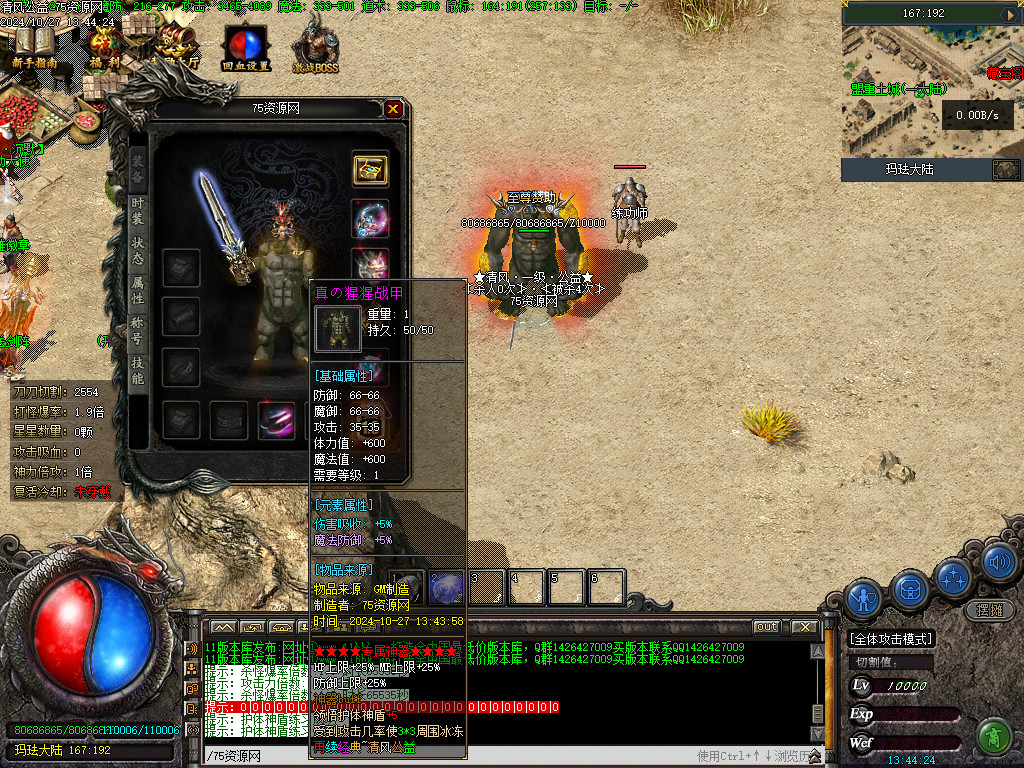Select the equipped boots slot
Screen dimensions: 1024x768
point(276,420)
